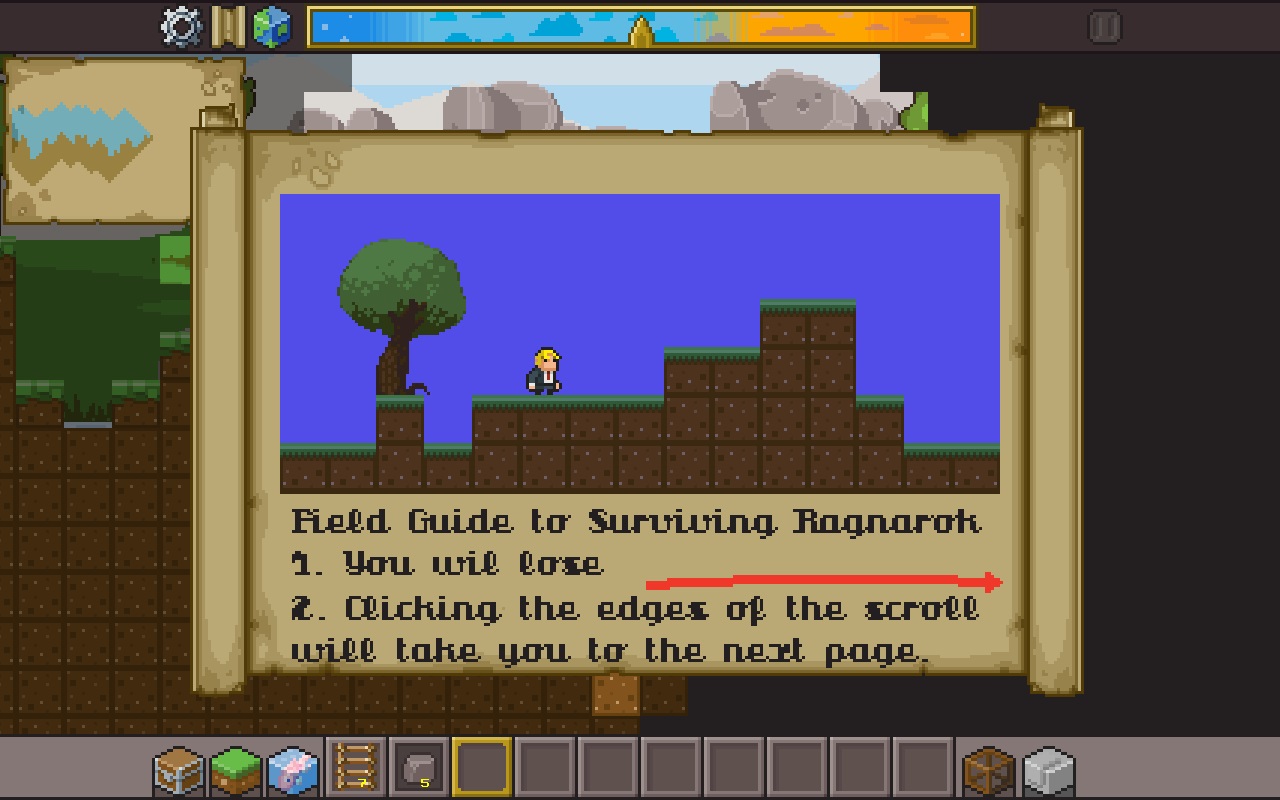Click the gold-highlighted empty hotbar slot
This screenshot has height=800, width=1280.
[482, 768]
